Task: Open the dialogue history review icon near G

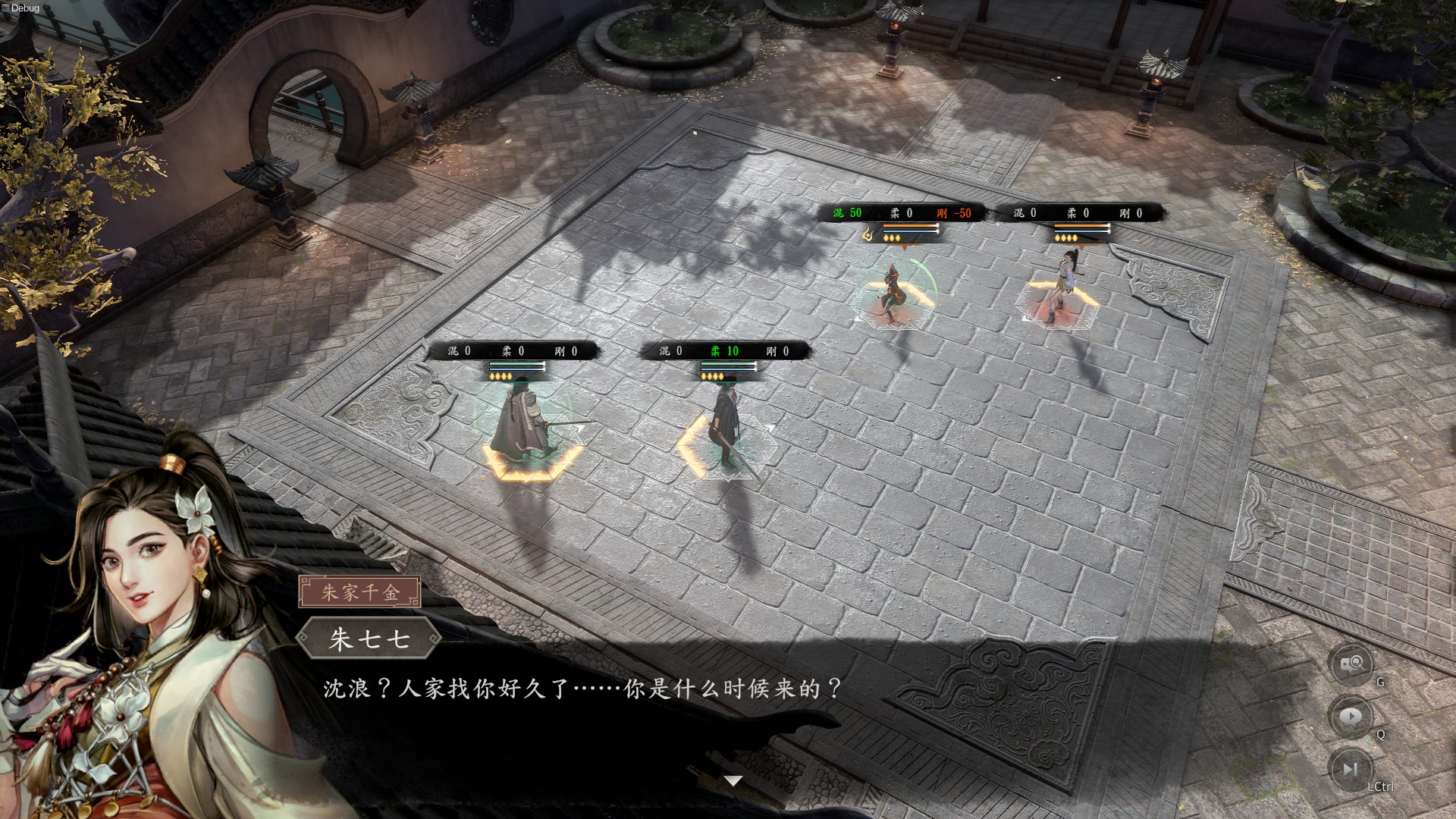Action: (1351, 664)
